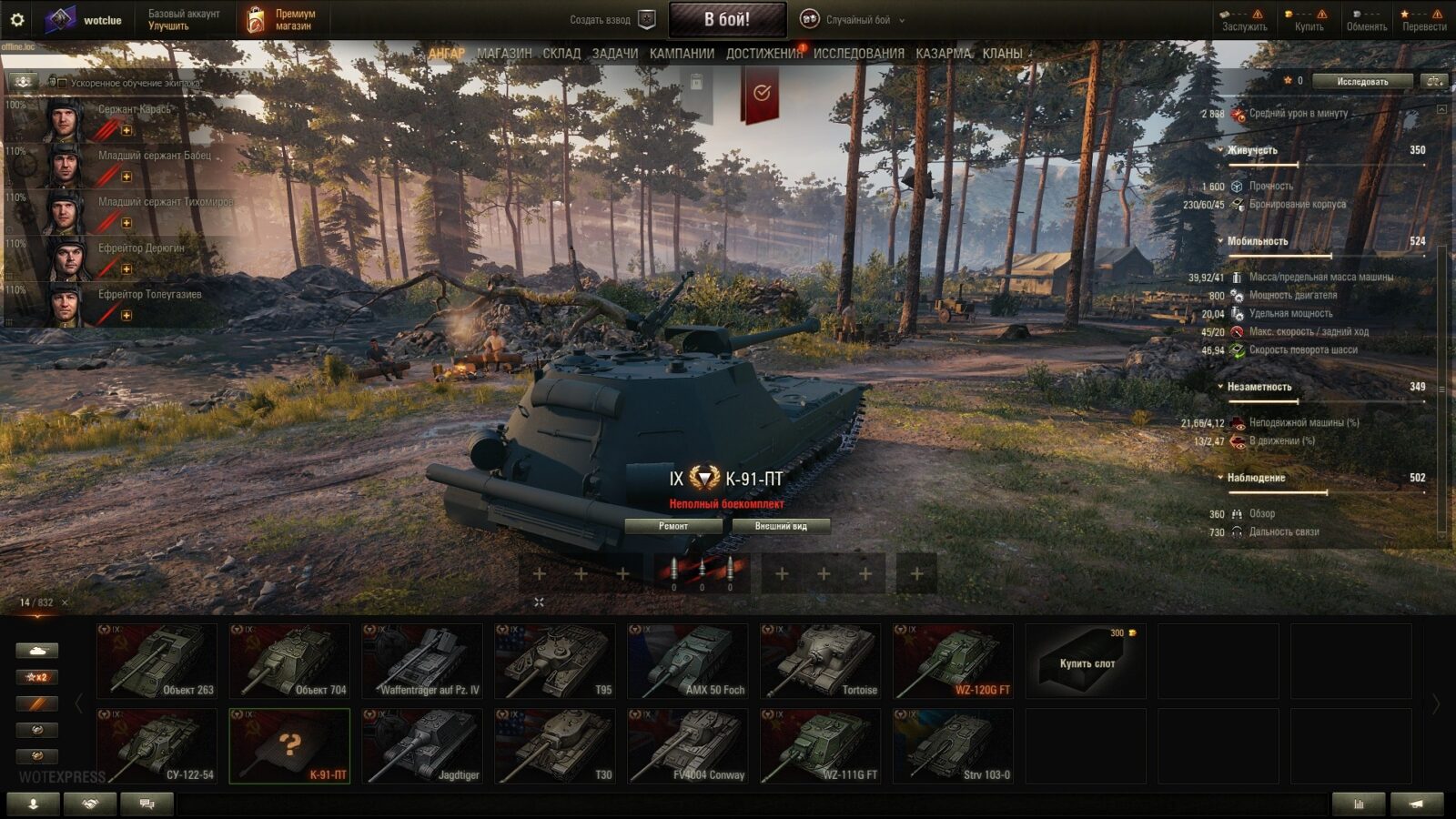This screenshot has width=1456, height=819.
Task: Collapse the Мобильность stats section
Action: [1221, 241]
